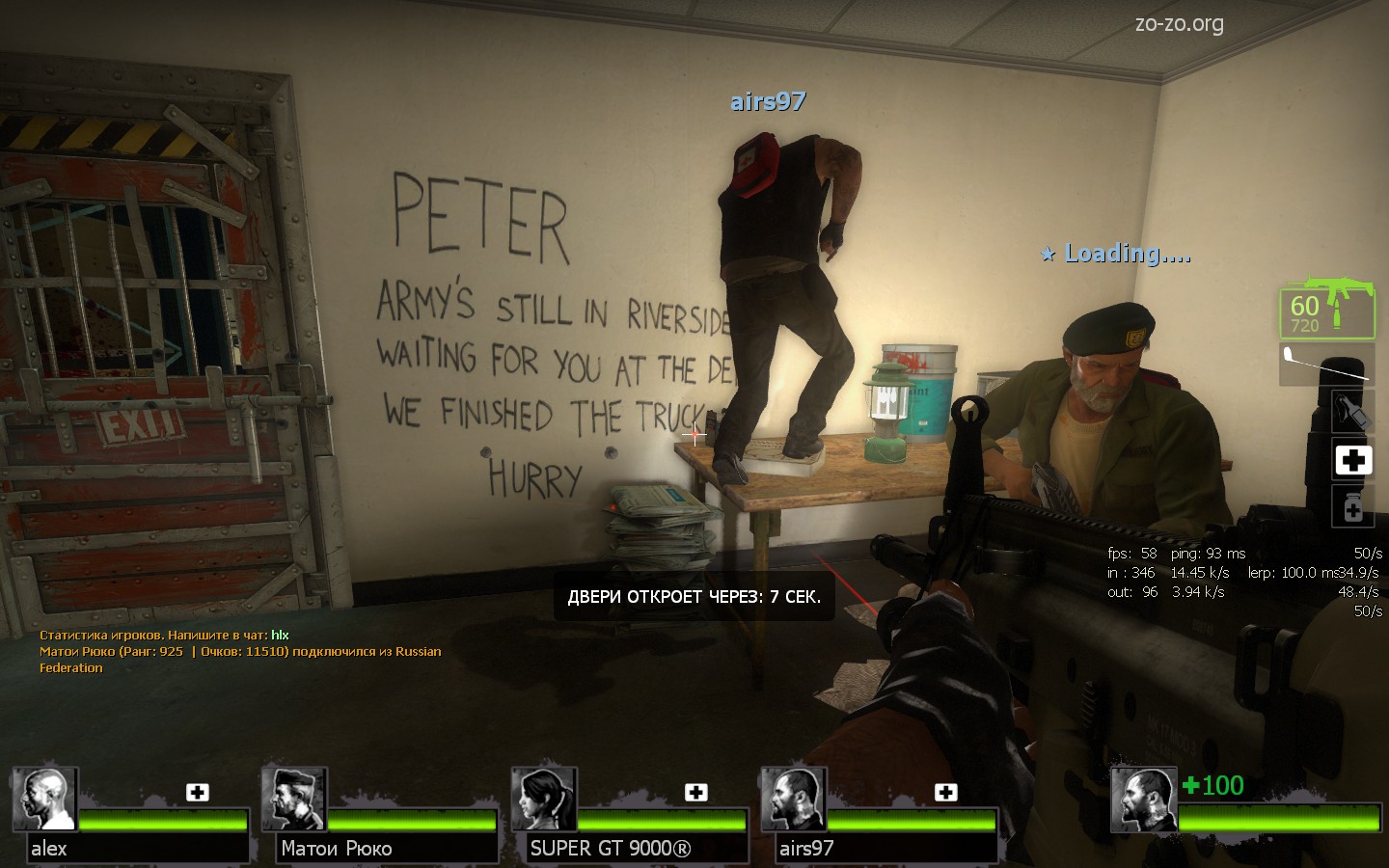Click Матои Рюко's teammate portrait
1389x868 pixels.
[x=294, y=800]
